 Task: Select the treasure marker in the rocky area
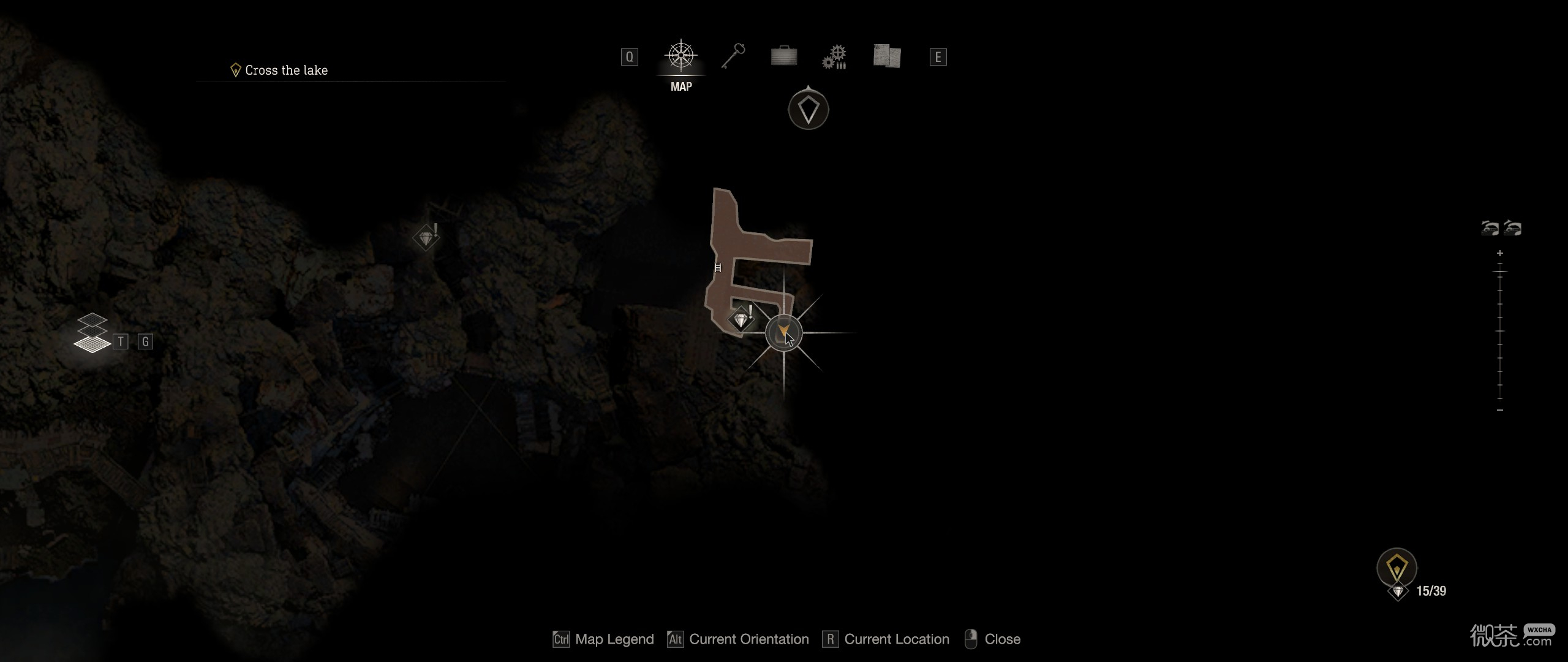[426, 237]
